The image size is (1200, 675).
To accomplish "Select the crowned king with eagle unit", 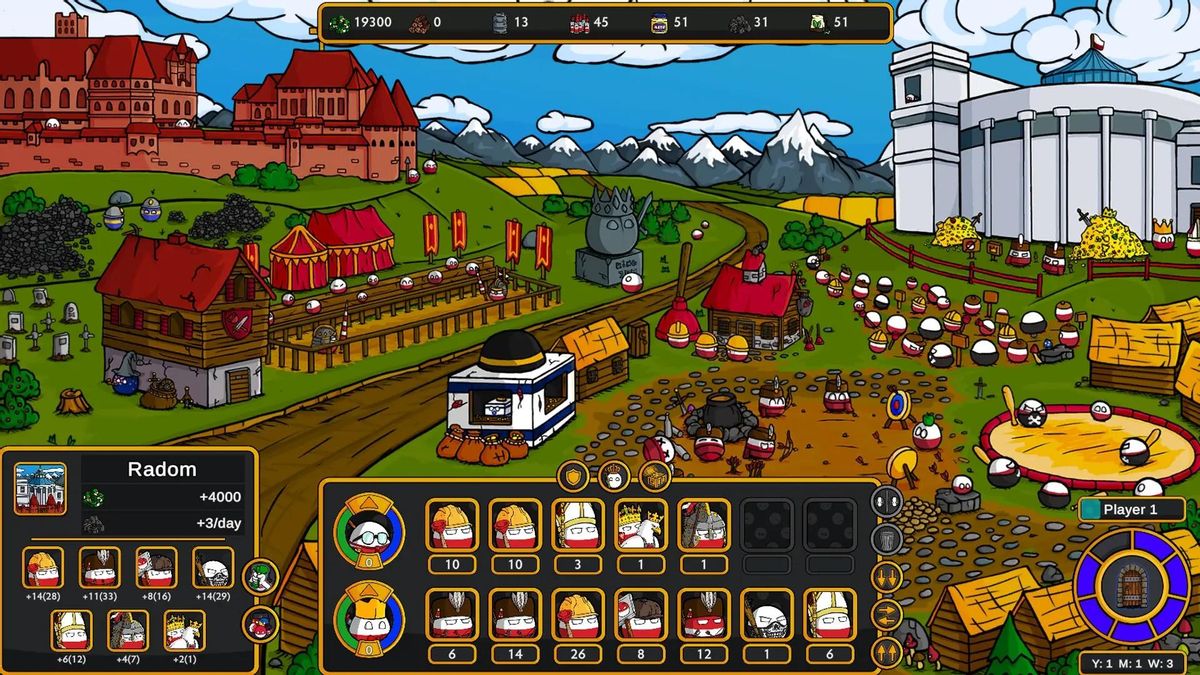I will tap(641, 525).
